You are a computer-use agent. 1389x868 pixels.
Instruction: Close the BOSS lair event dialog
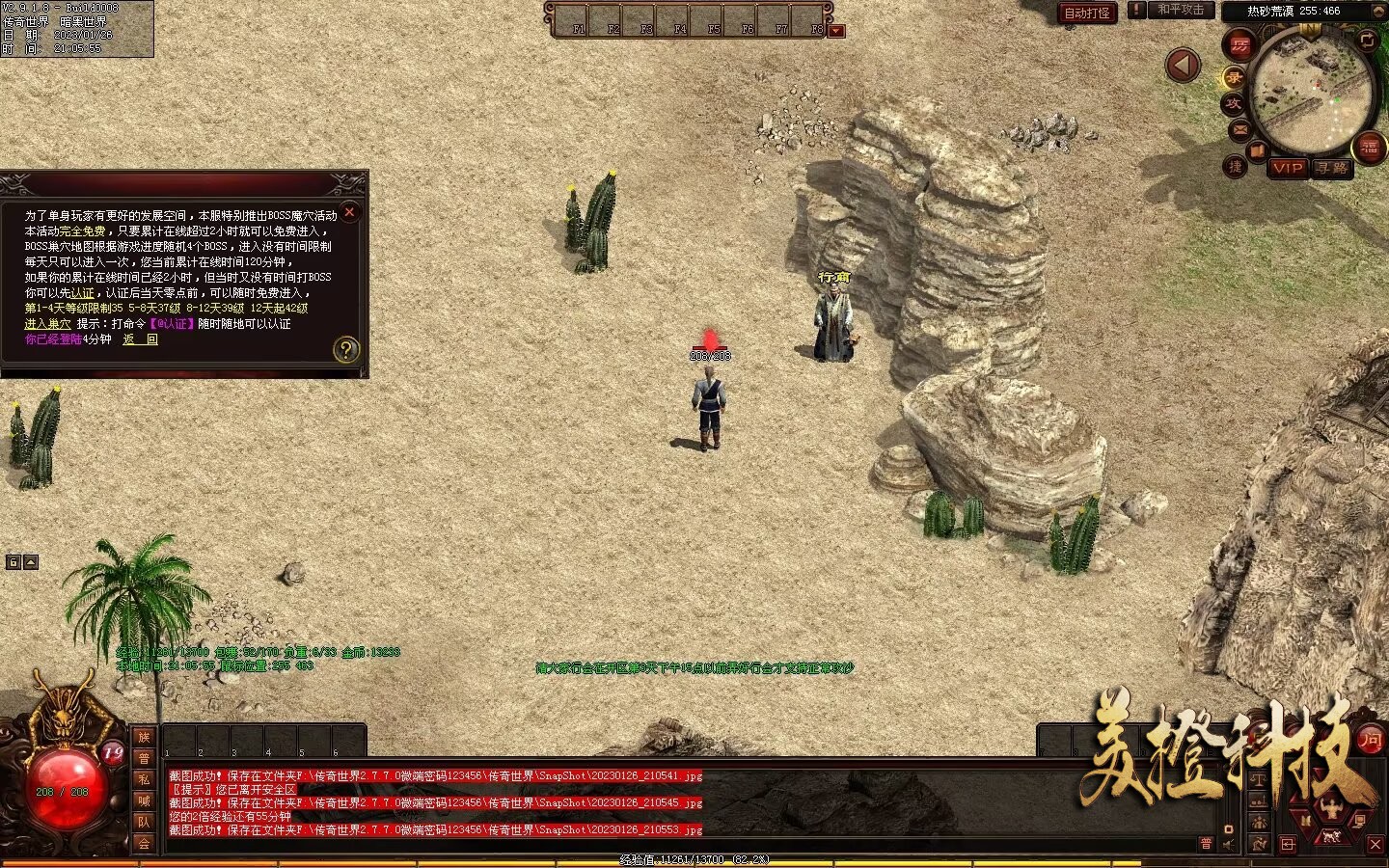350,212
